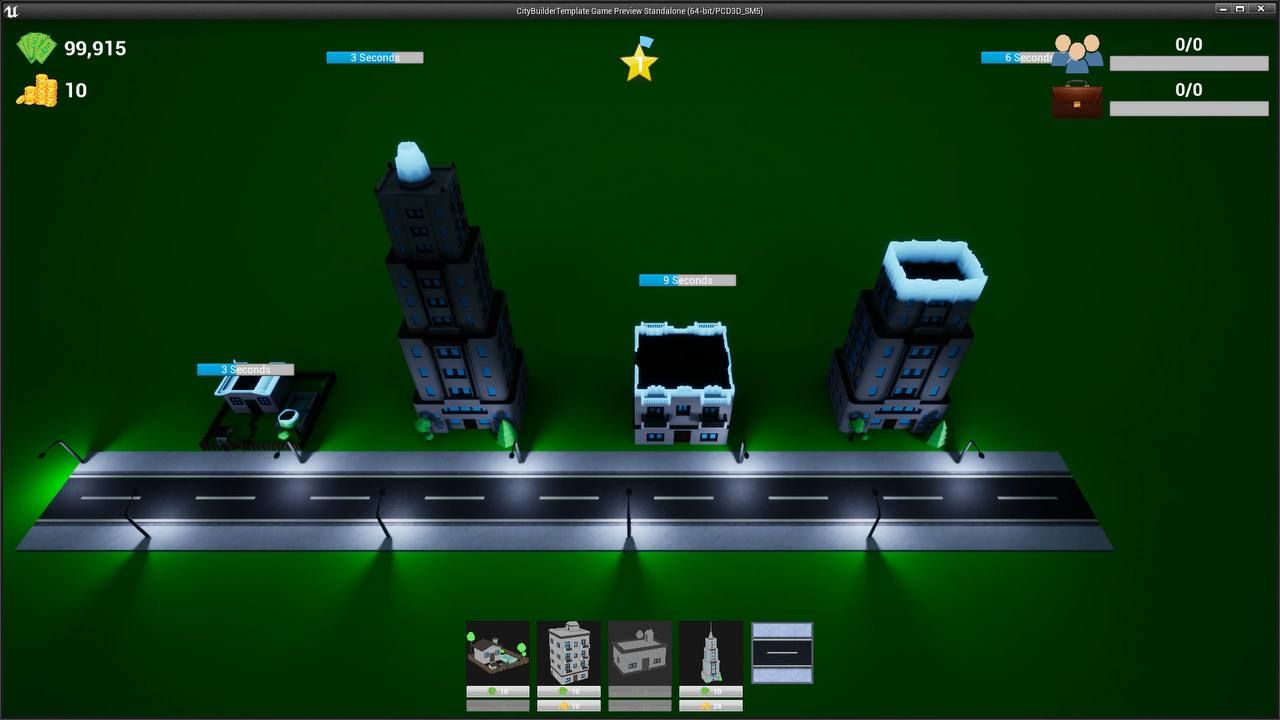Click the 3 Seconds timer above the small house
The height and width of the screenshot is (720, 1280).
[x=246, y=369]
